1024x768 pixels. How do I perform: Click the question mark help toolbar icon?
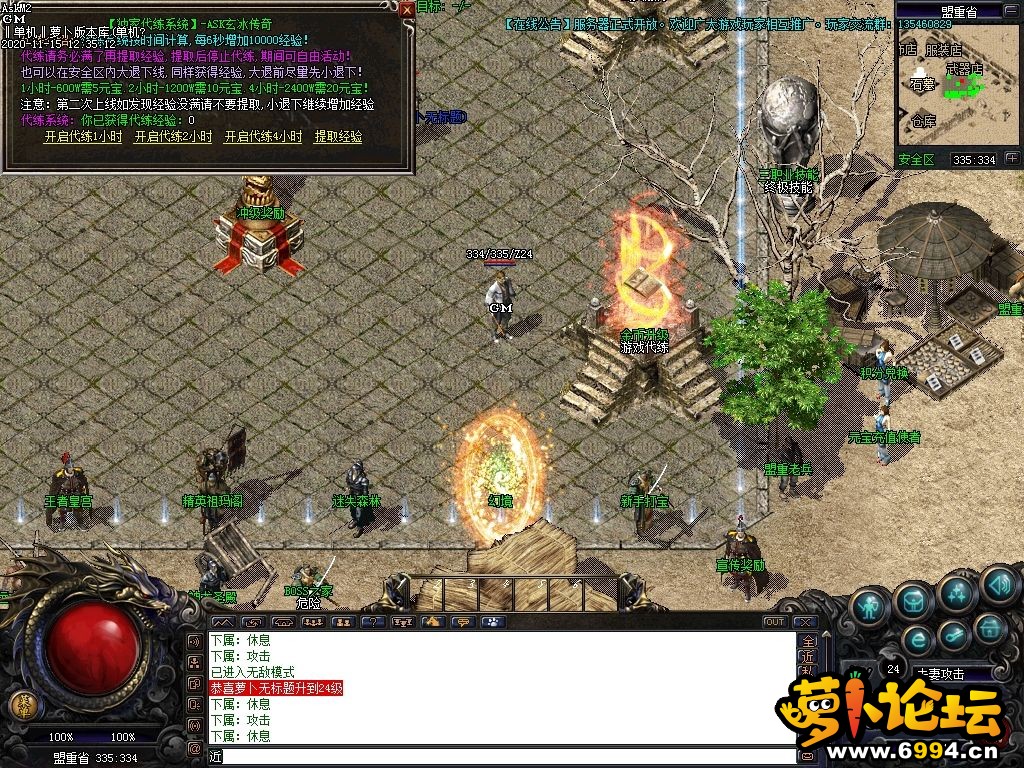click(x=372, y=622)
